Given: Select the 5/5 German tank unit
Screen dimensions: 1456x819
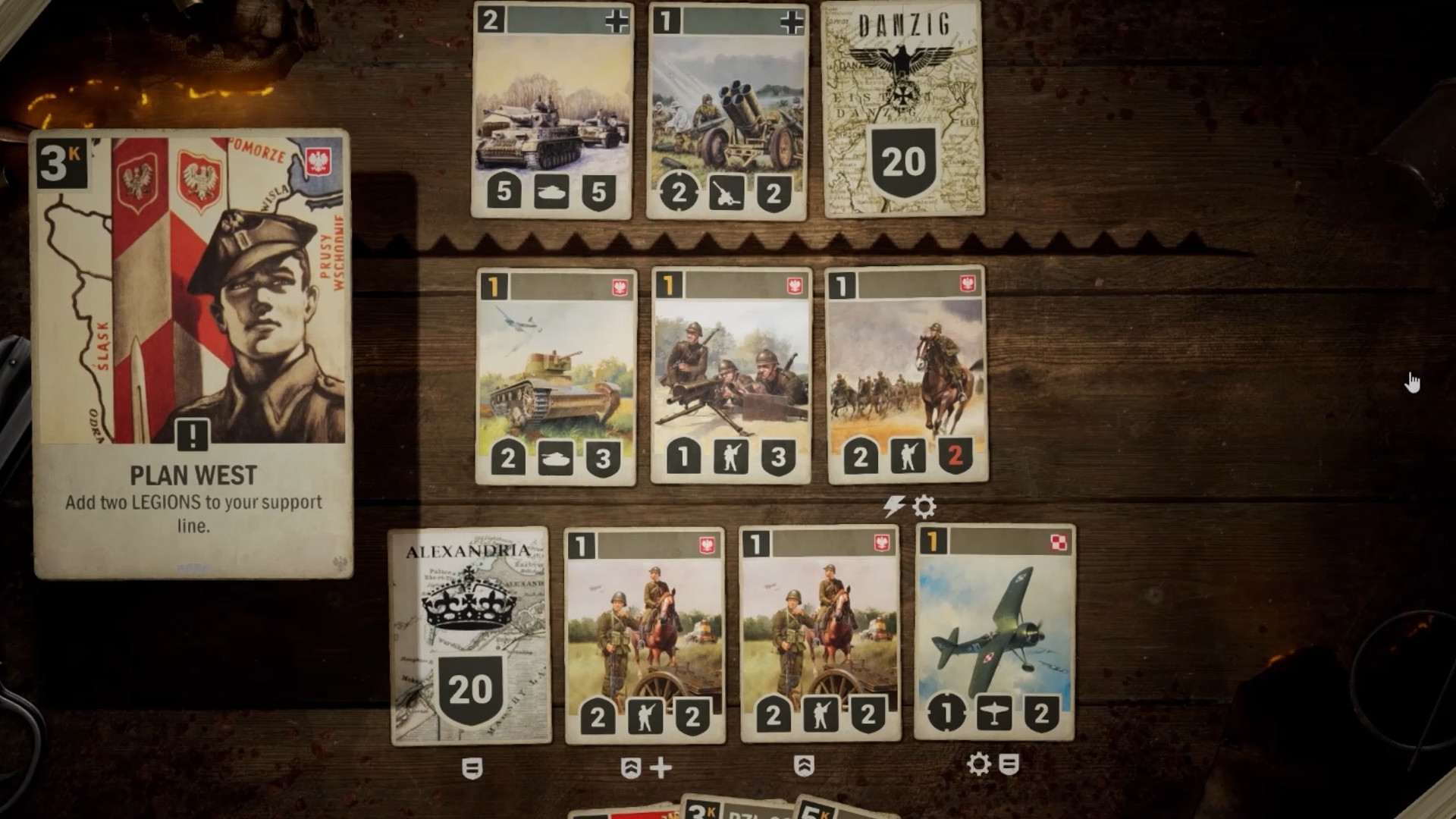Looking at the screenshot, I should [x=552, y=110].
